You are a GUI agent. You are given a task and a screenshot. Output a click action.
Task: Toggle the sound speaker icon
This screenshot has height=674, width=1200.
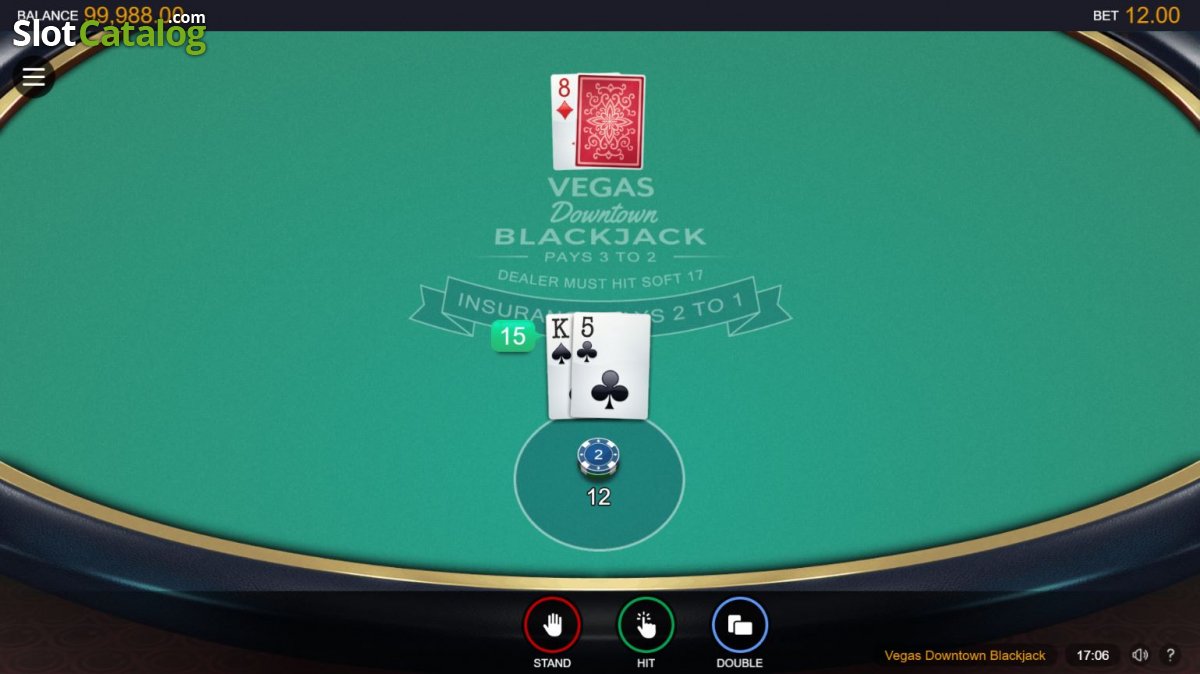[x=1140, y=655]
